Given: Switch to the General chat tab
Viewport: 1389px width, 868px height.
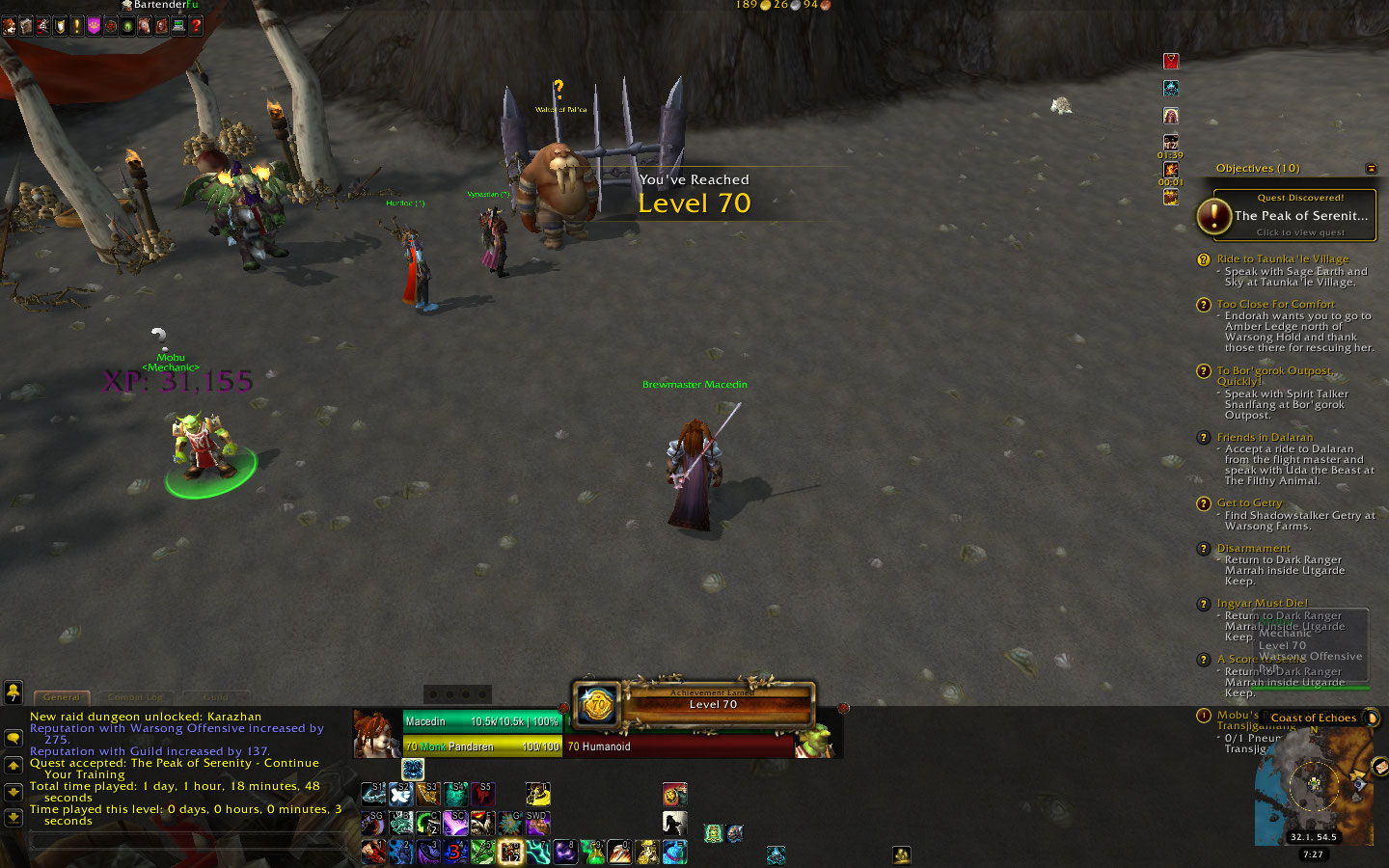Looking at the screenshot, I should pyautogui.click(x=62, y=696).
